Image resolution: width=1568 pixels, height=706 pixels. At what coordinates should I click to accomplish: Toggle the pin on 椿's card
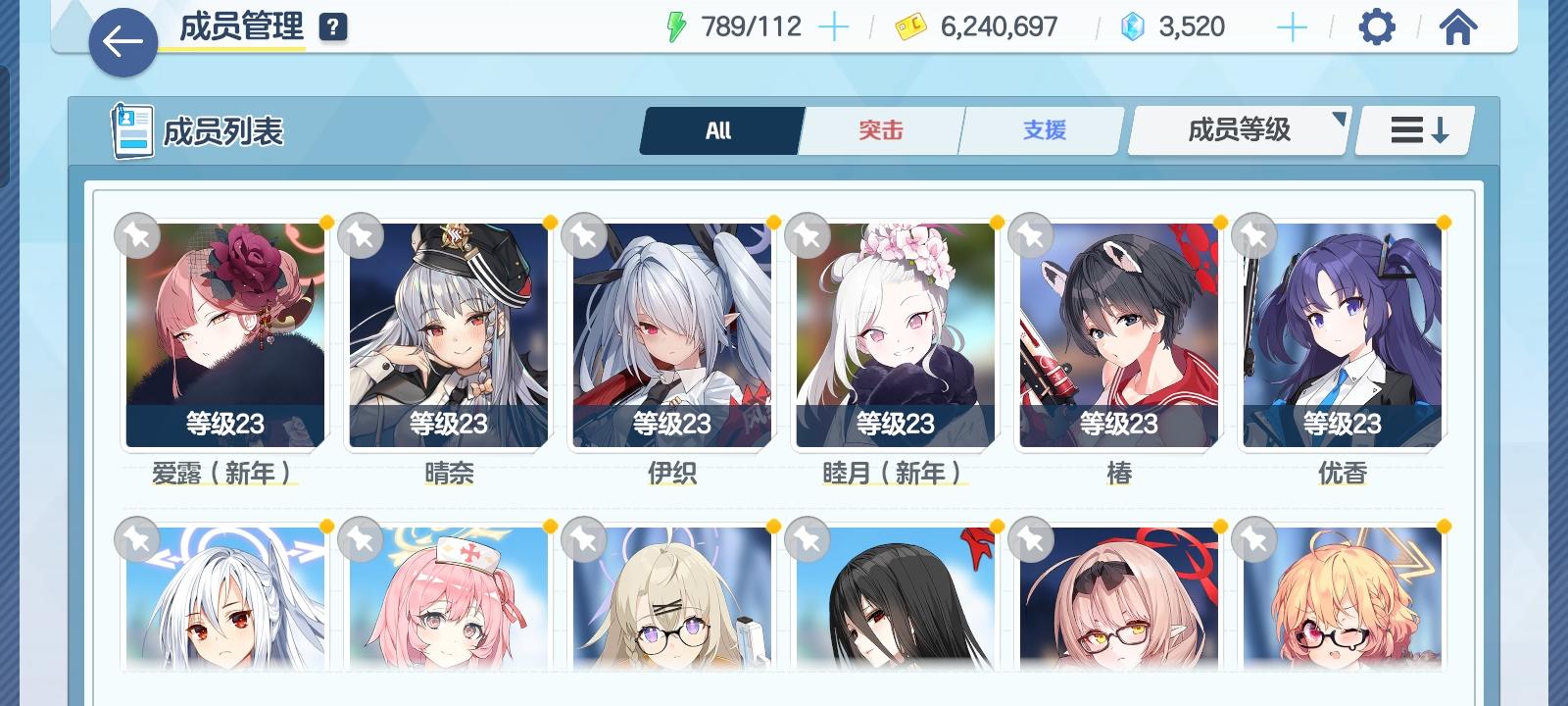click(x=1030, y=235)
